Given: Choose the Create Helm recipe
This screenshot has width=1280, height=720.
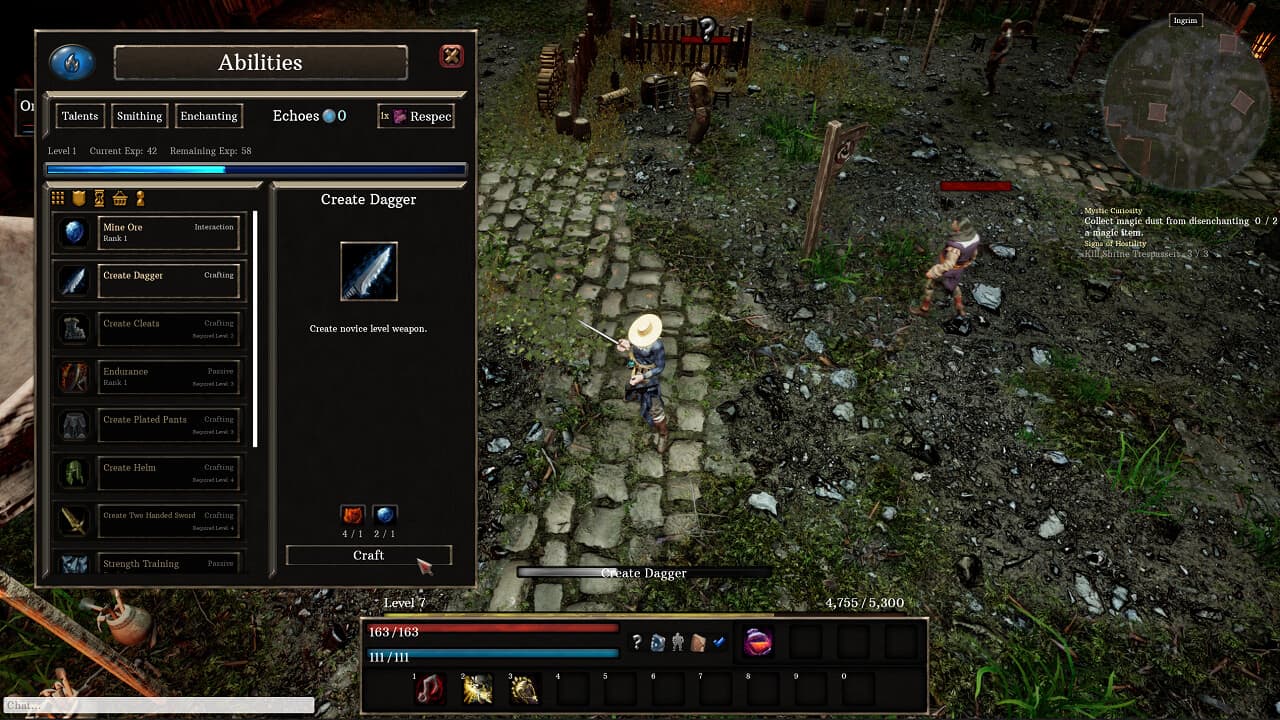Looking at the screenshot, I should point(169,473).
